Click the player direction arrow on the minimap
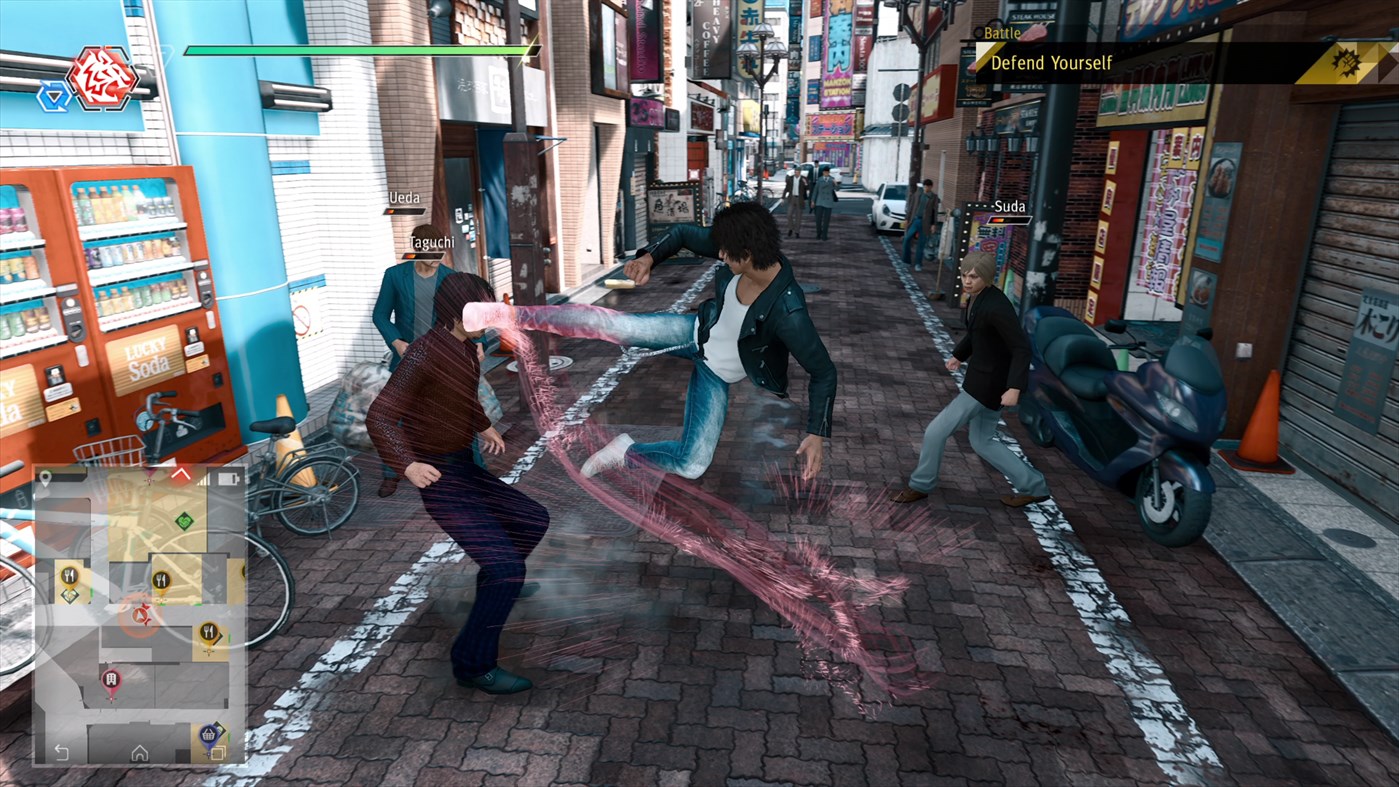 coord(137,616)
